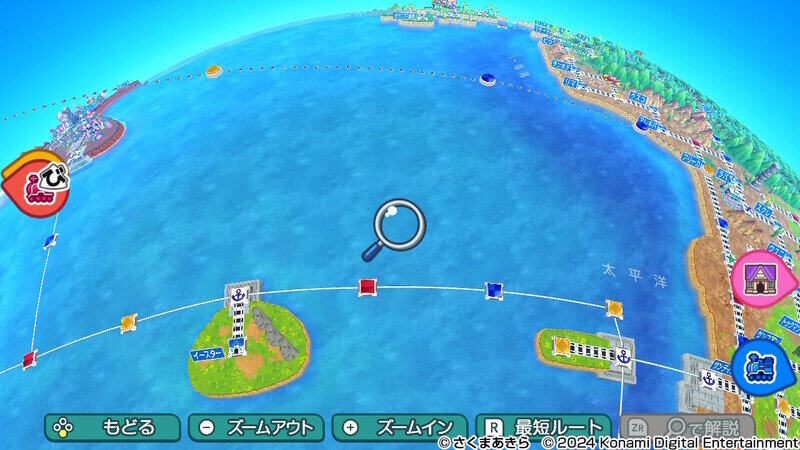Image resolution: width=800 pixels, height=450 pixels.
Task: Select the blue locomotive player marker
Action: coord(763,365)
